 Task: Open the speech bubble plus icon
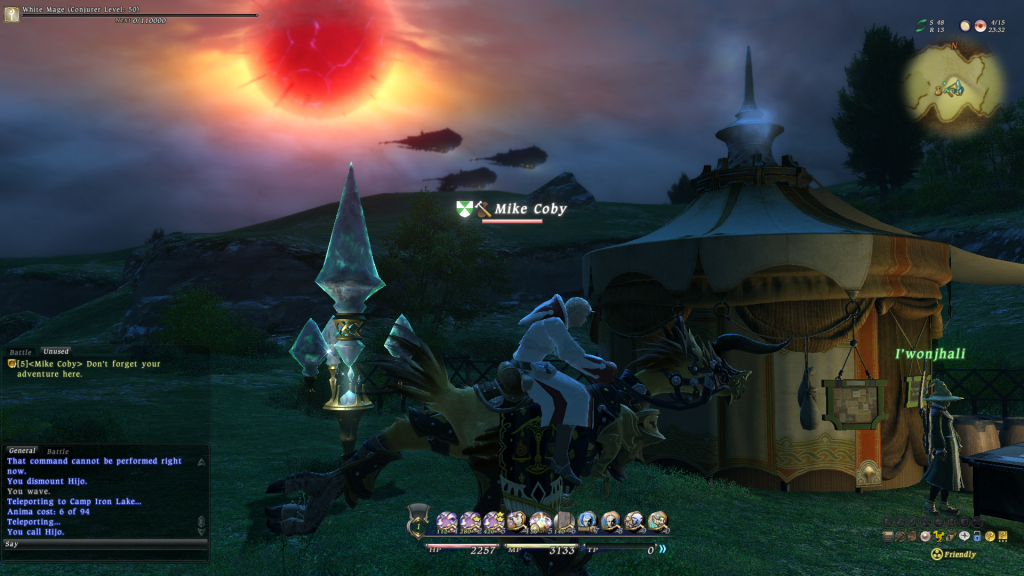(x=964, y=536)
